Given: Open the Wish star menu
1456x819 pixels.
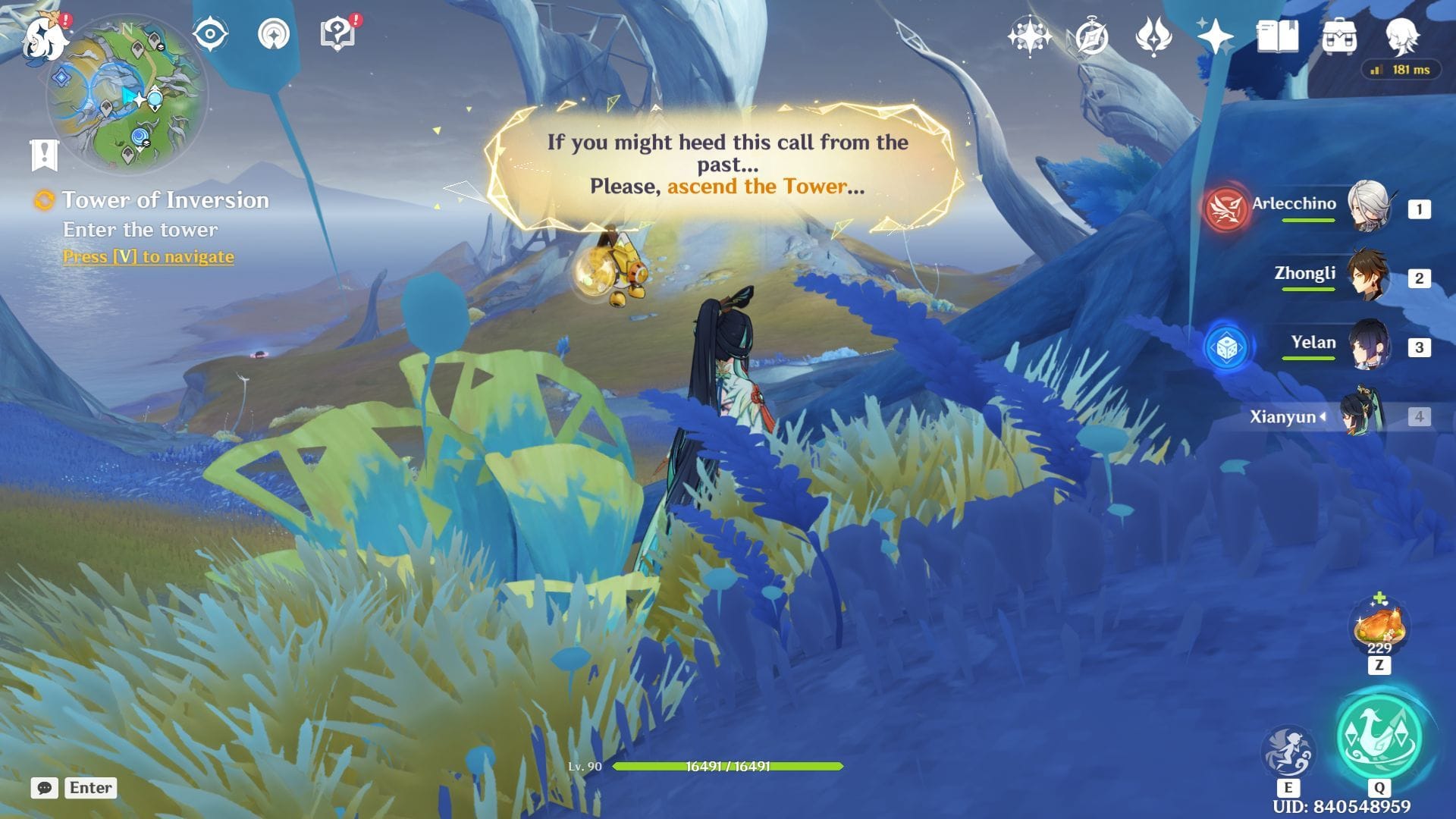Looking at the screenshot, I should point(1029,36).
